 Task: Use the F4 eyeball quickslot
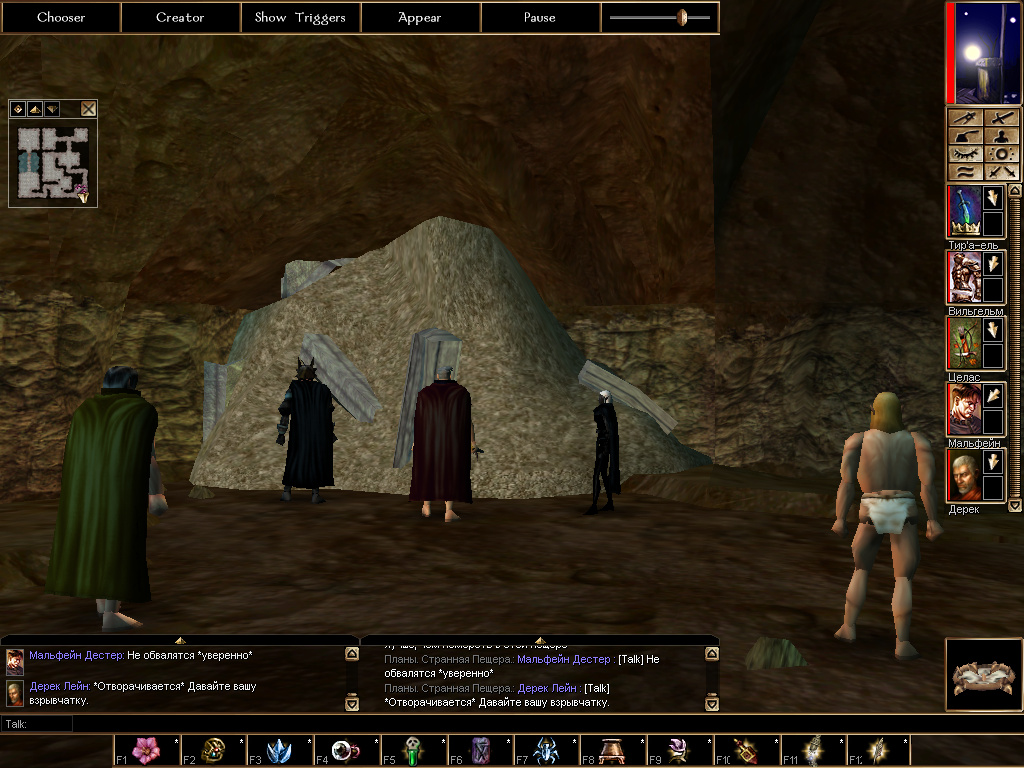[x=346, y=750]
